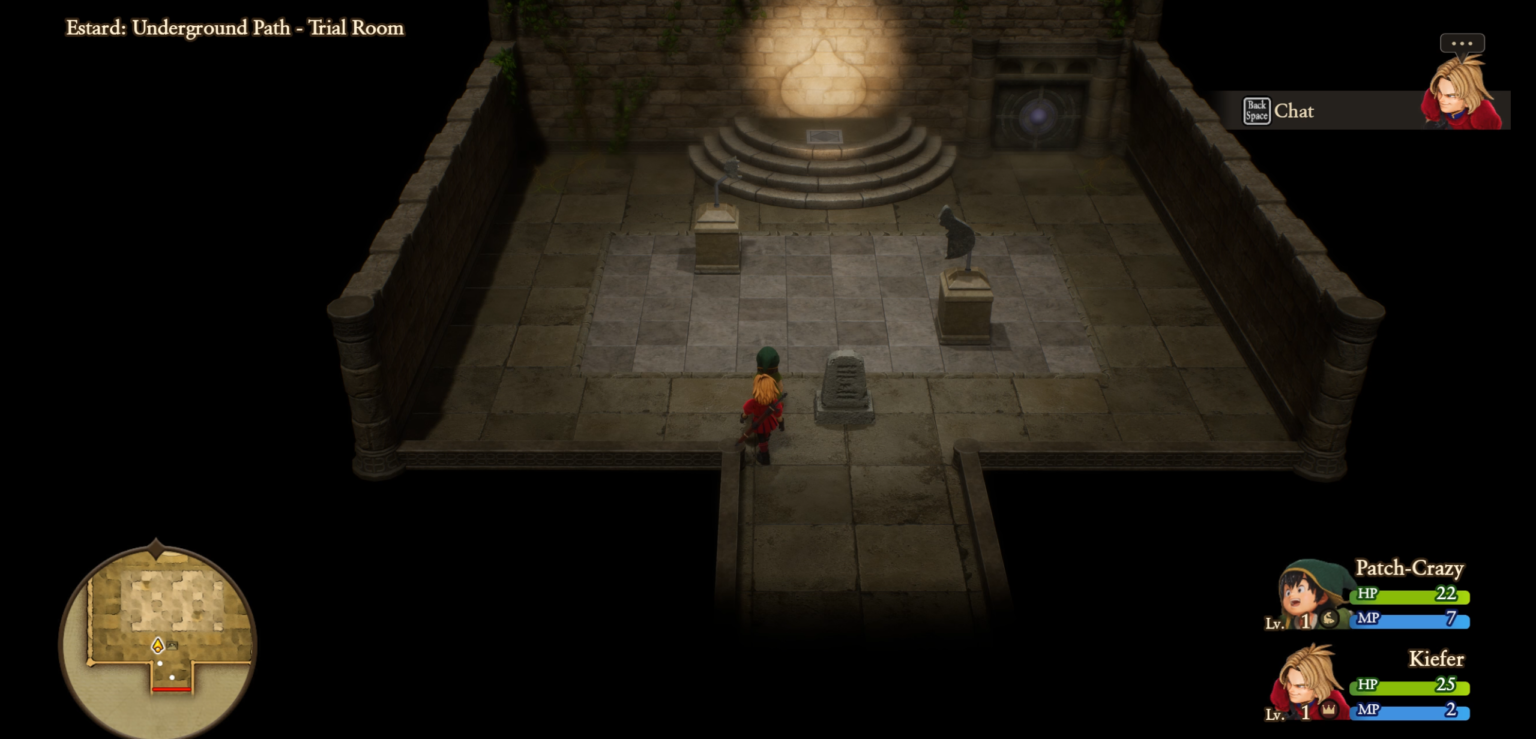Click the HP label icon for Patch-Crazy
The width and height of the screenshot is (1536, 739).
[x=1369, y=593]
